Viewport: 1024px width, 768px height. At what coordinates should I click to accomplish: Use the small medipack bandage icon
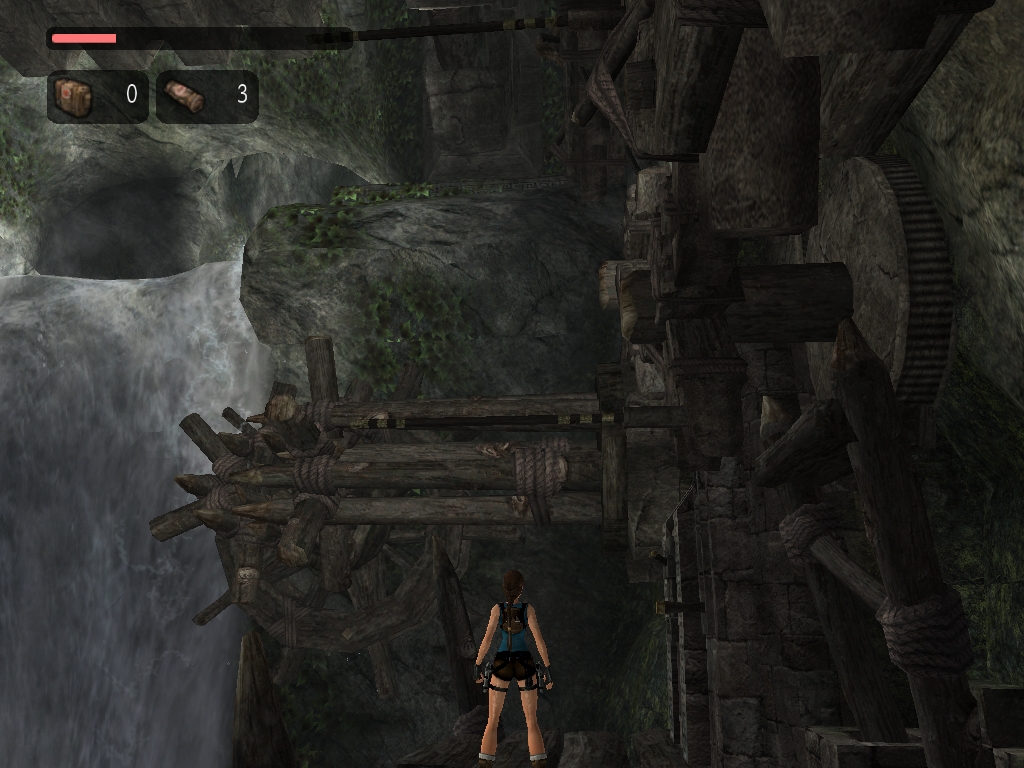click(184, 96)
